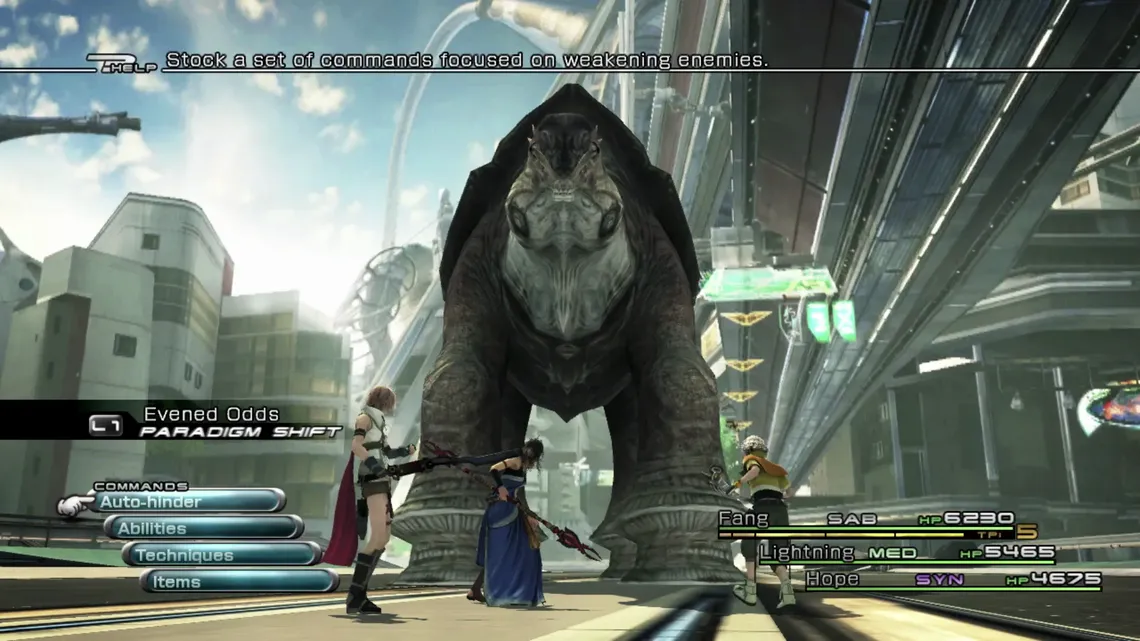Select the Auto-hinder command
Viewport: 1140px width, 641px height.
click(187, 501)
